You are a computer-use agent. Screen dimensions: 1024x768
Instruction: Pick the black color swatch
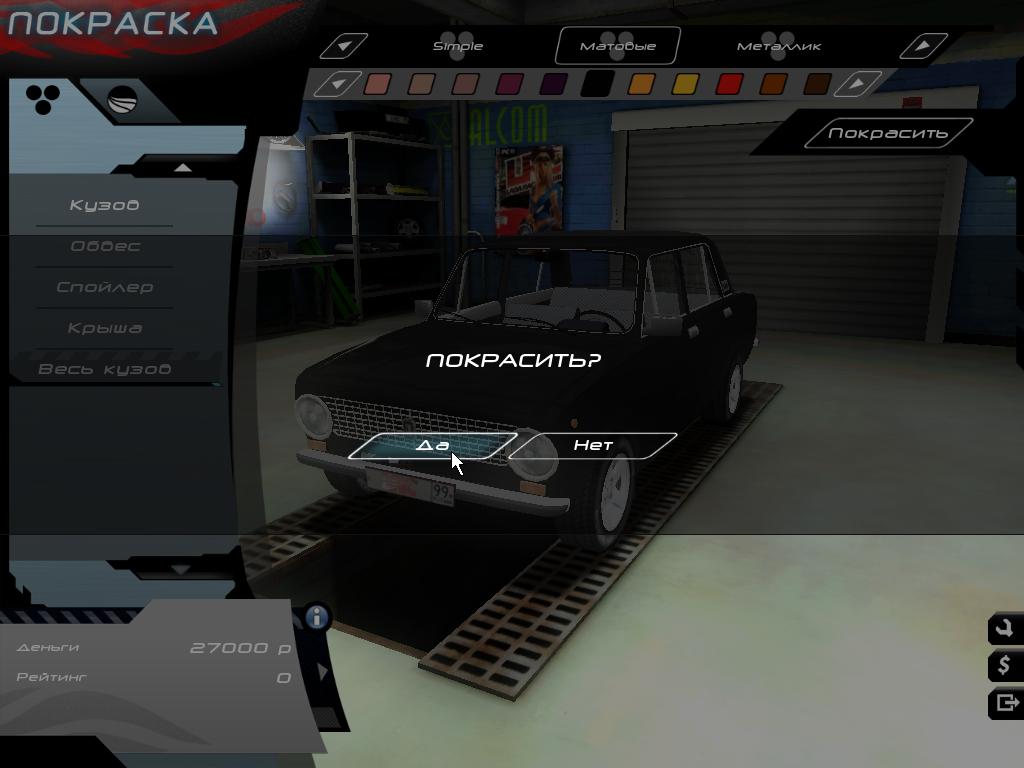[597, 84]
